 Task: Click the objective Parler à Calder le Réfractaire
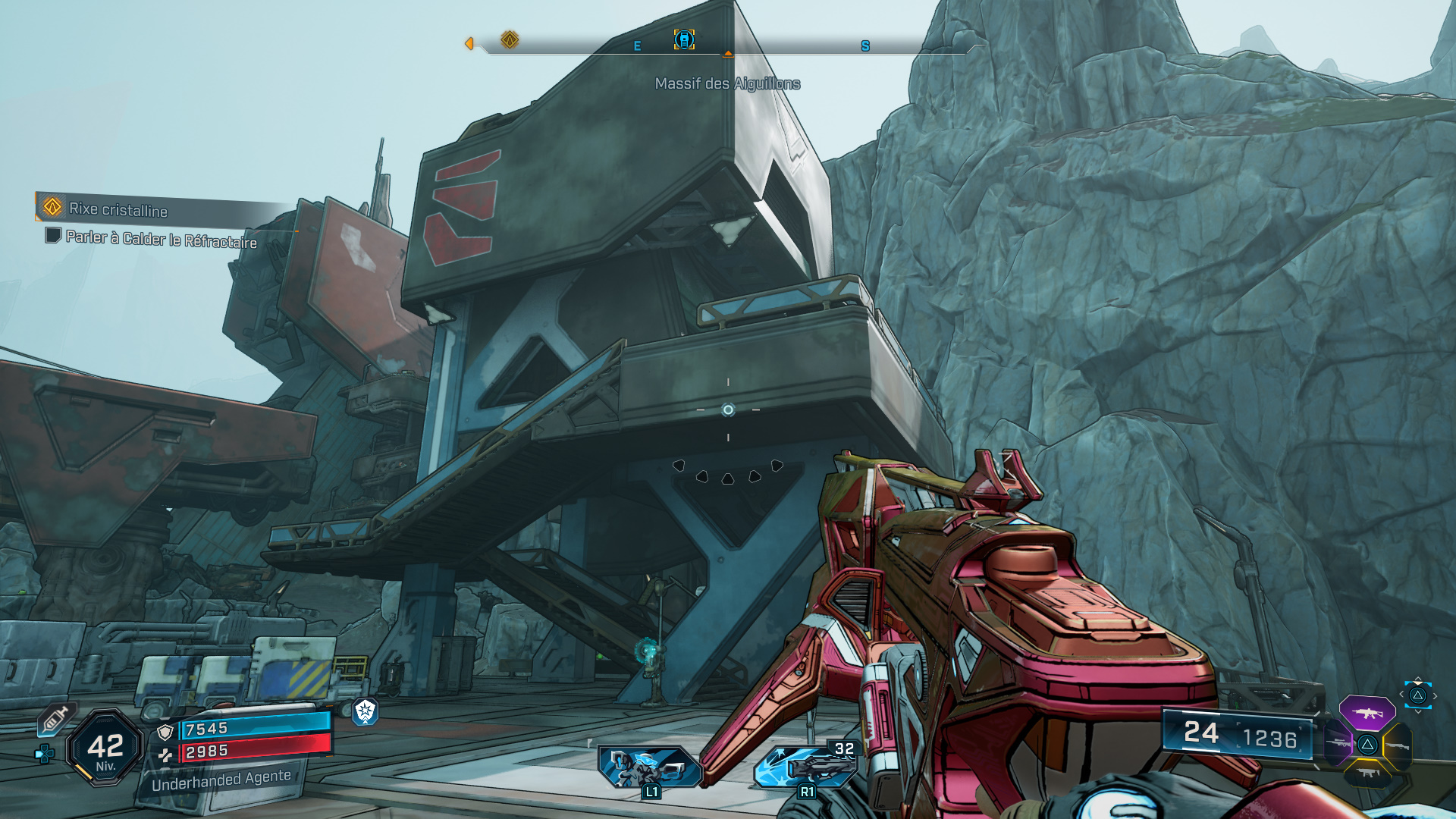coord(161,239)
